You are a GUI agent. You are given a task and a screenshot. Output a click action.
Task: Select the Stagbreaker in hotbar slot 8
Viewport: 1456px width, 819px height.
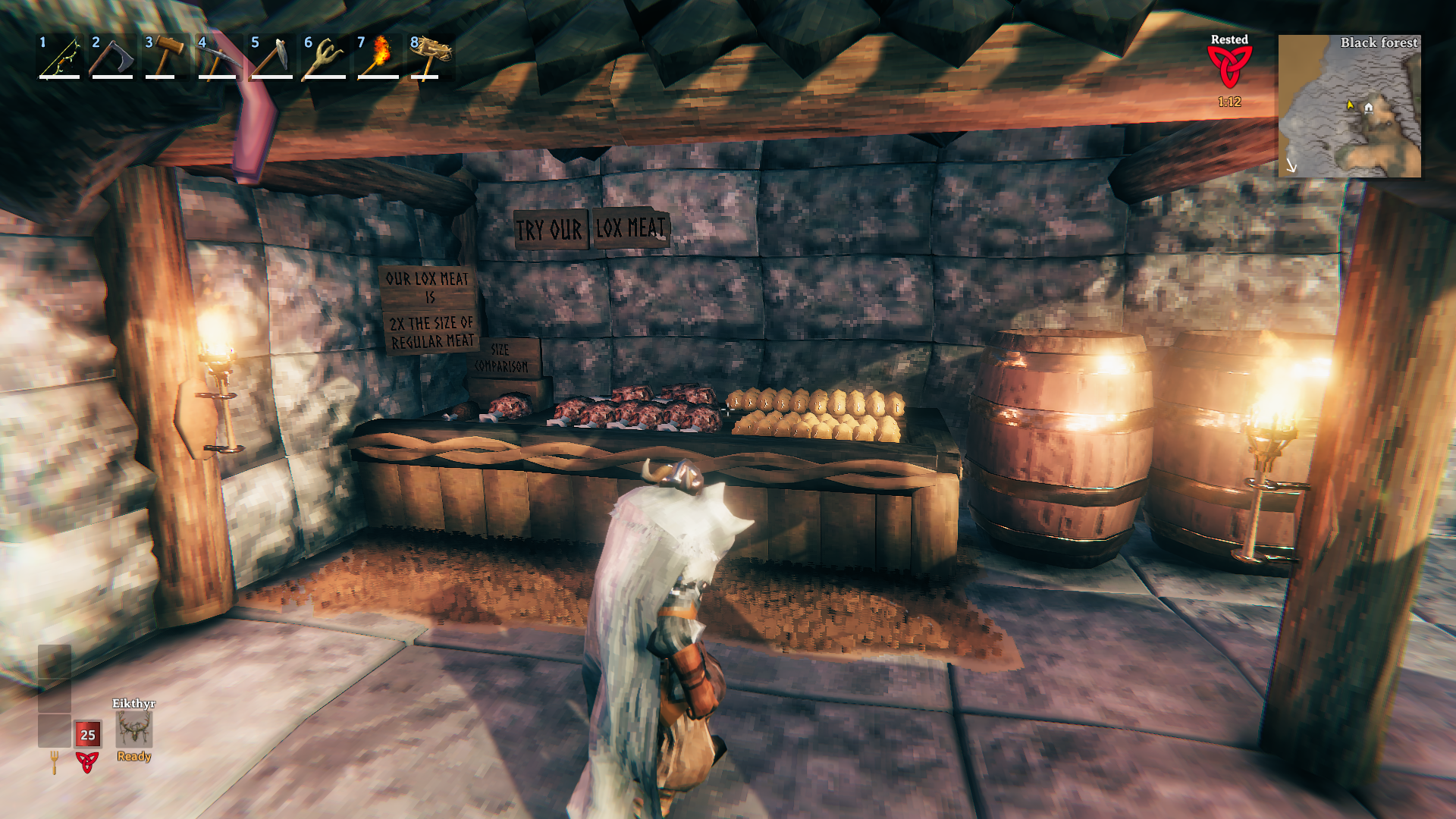[x=431, y=58]
